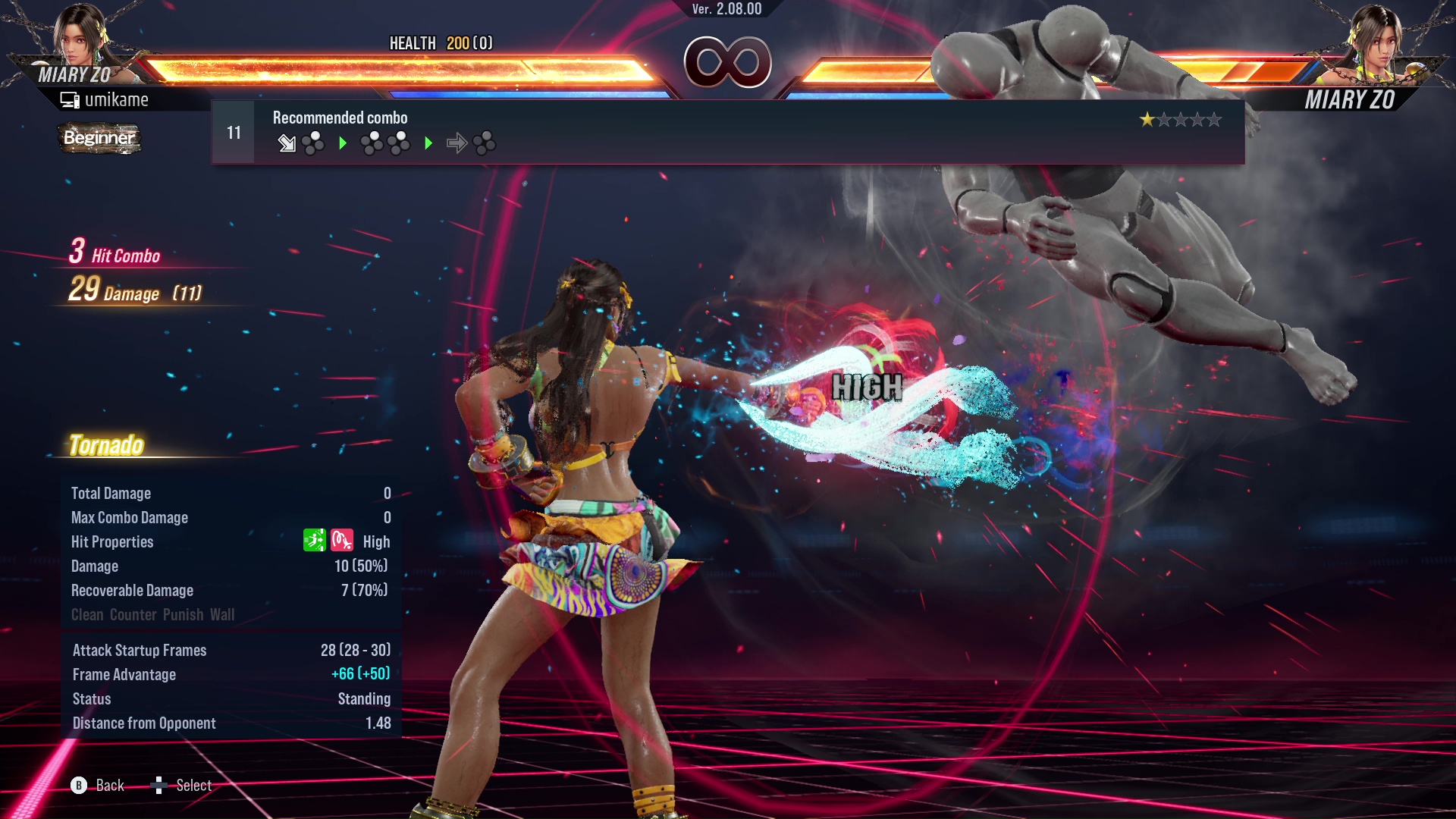Click the Beginner rank badge

[99, 138]
